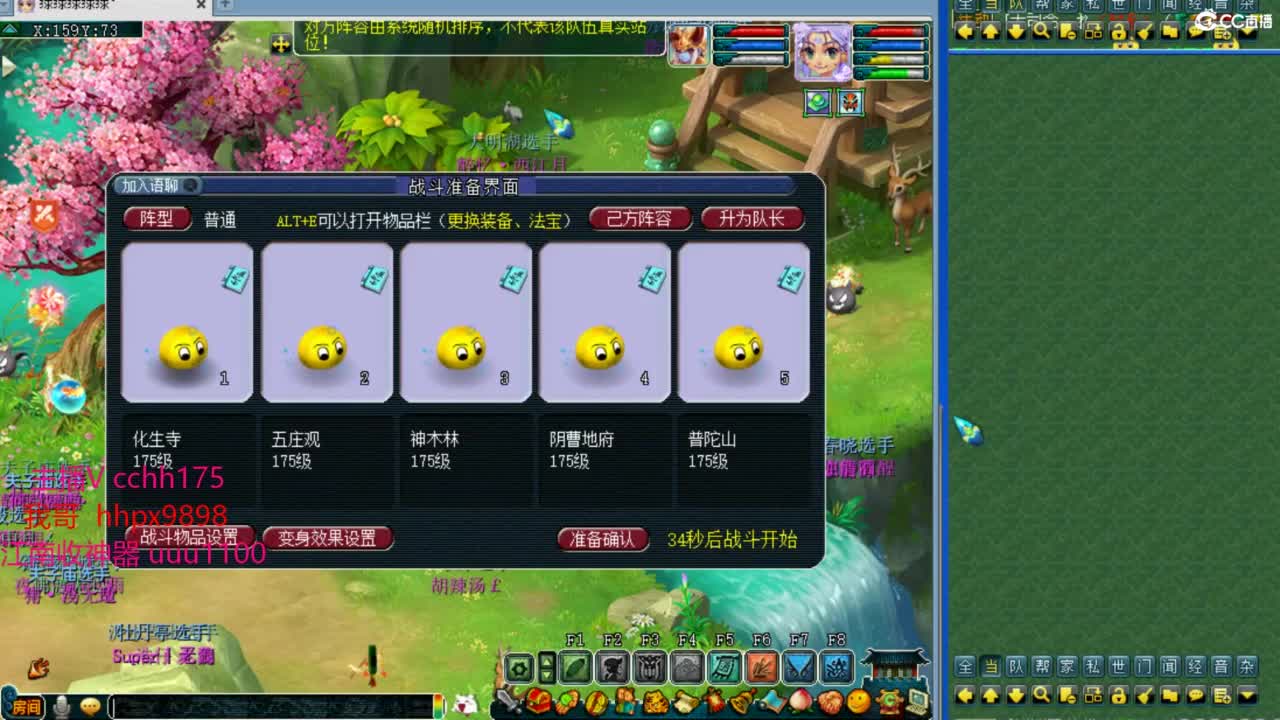Click the tiger pet icon on toolbar
1280x720 pixels.
point(655,703)
